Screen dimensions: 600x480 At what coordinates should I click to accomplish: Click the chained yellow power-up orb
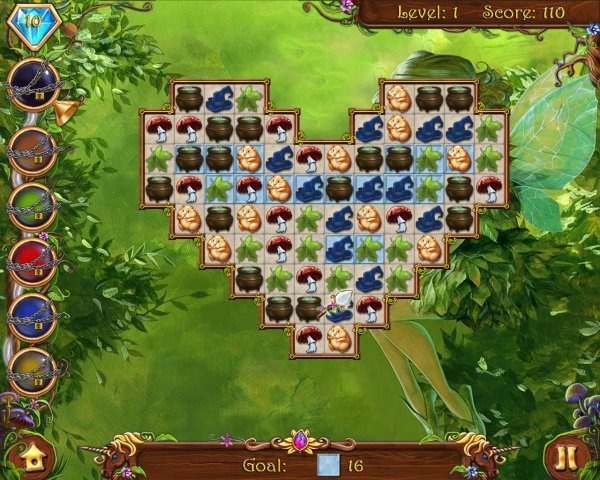32,371
